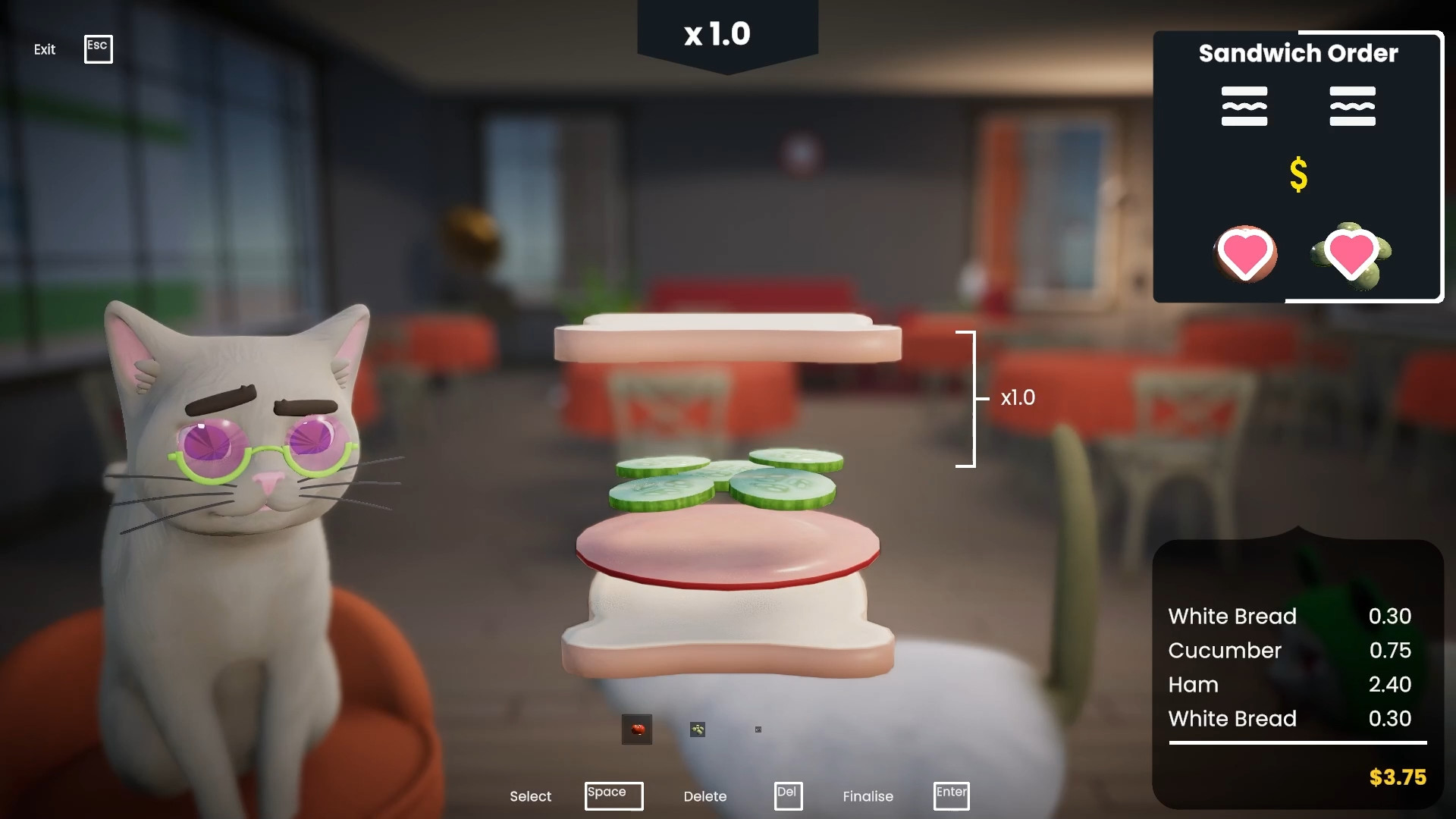Click the Finalise button
This screenshot has width=1456, height=819.
coord(868,796)
